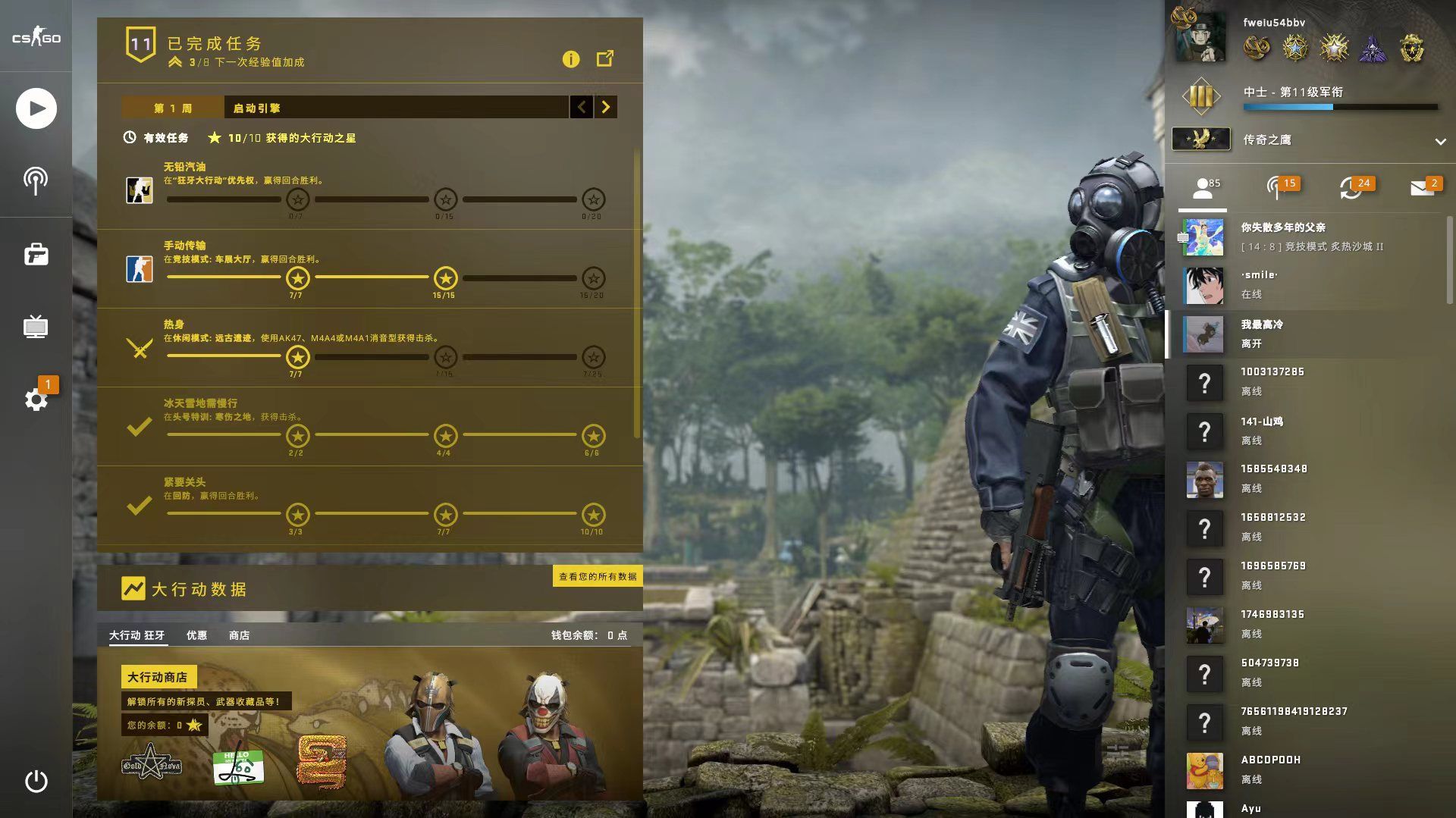
Task: Open the Inventory briefcase icon
Action: (36, 254)
